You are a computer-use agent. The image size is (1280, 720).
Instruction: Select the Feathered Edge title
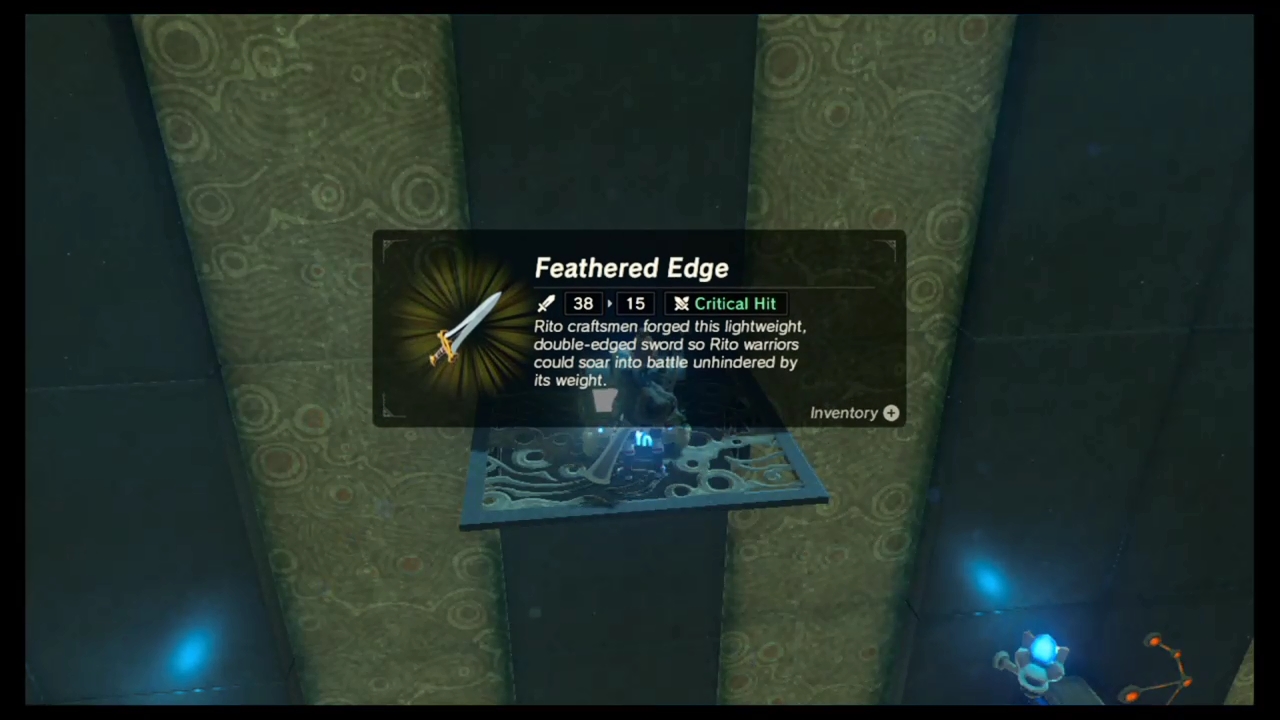click(631, 267)
